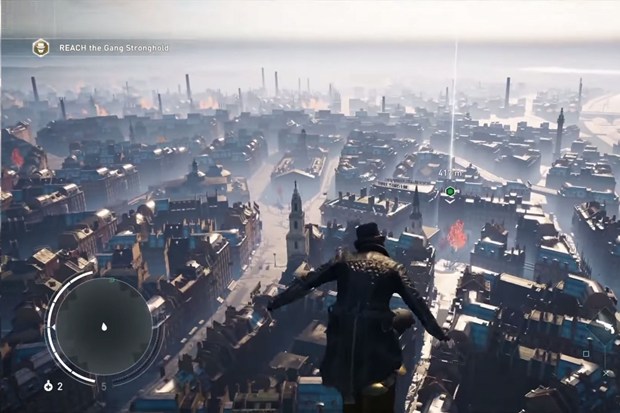Screen dimensions: 620x413
Task: Click the white player marker on the minimap
Action: click(104, 326)
